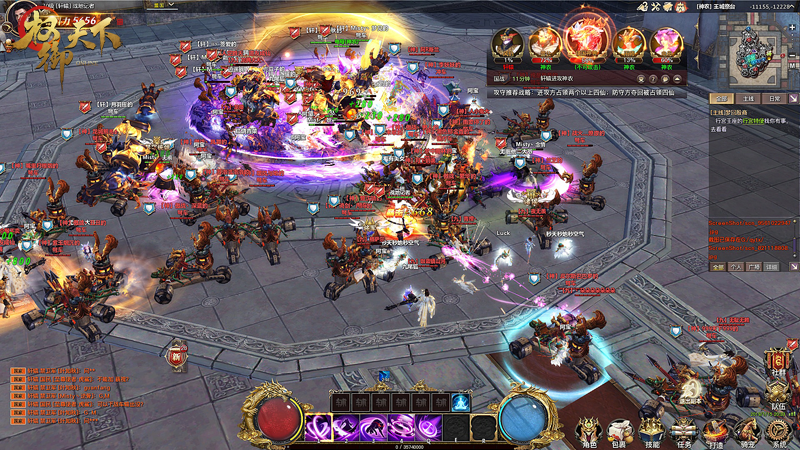Viewport: 800px width, 450px height.
Task: Collapse the quest tracker with arrow button
Action: tap(794, 99)
